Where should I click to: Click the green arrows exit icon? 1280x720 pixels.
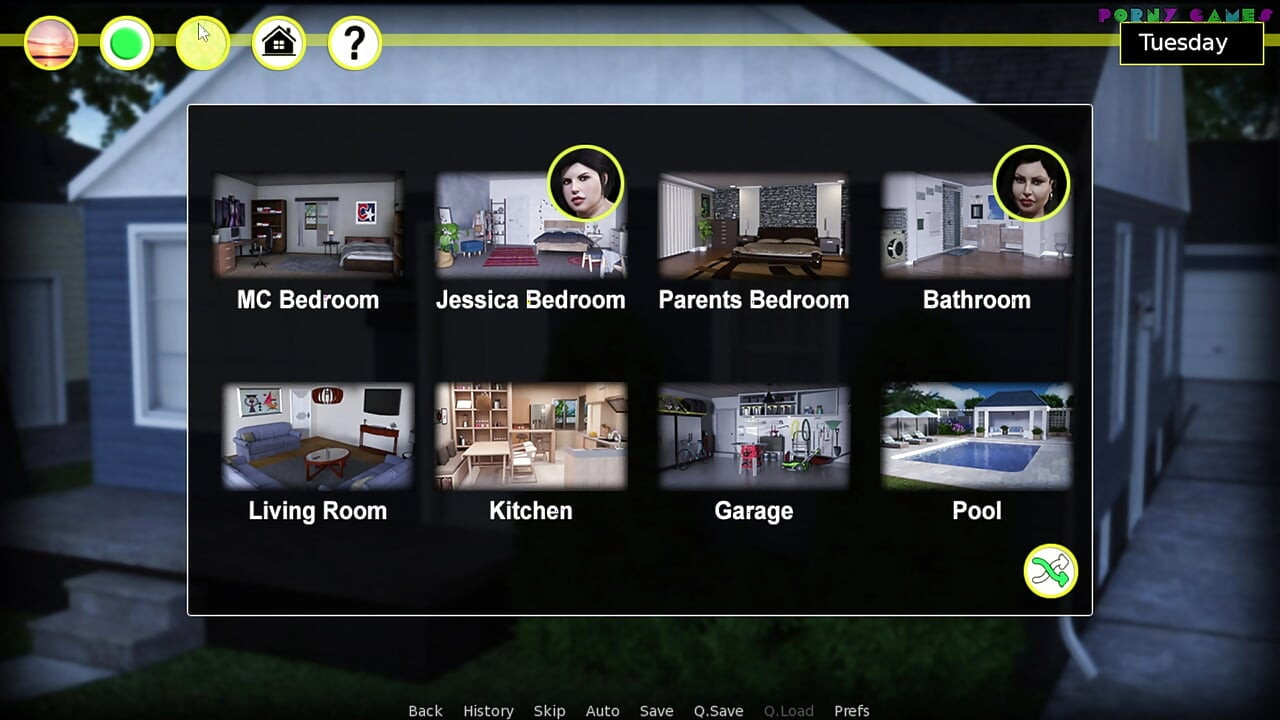pyautogui.click(x=1050, y=571)
